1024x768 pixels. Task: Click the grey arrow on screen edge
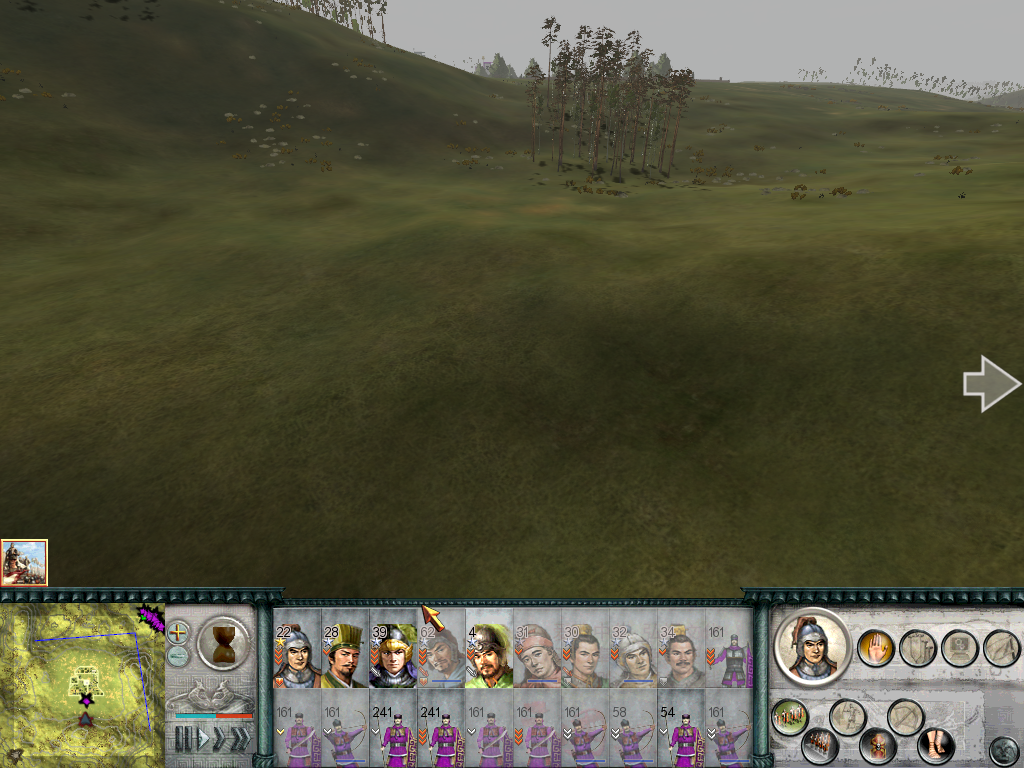[990, 384]
